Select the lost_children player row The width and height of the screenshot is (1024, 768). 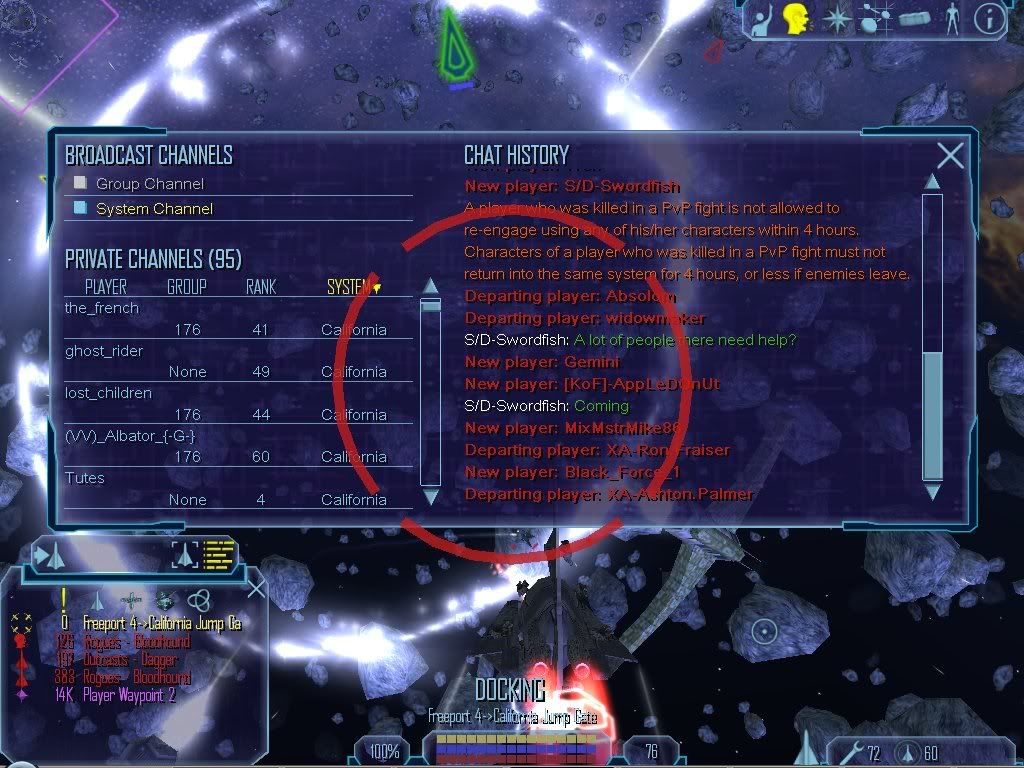[x=108, y=393]
